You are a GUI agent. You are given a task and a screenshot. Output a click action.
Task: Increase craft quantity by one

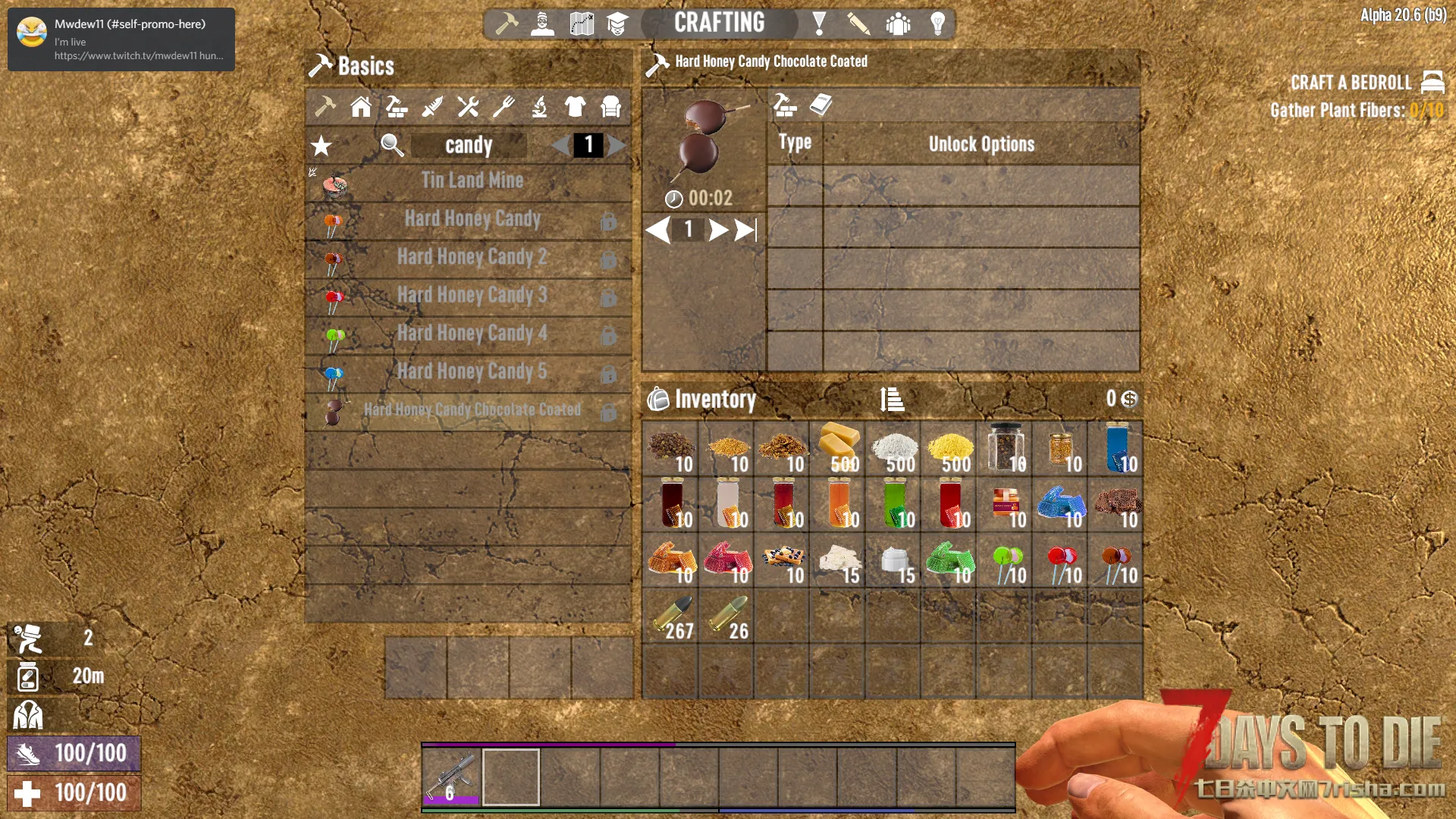717,230
